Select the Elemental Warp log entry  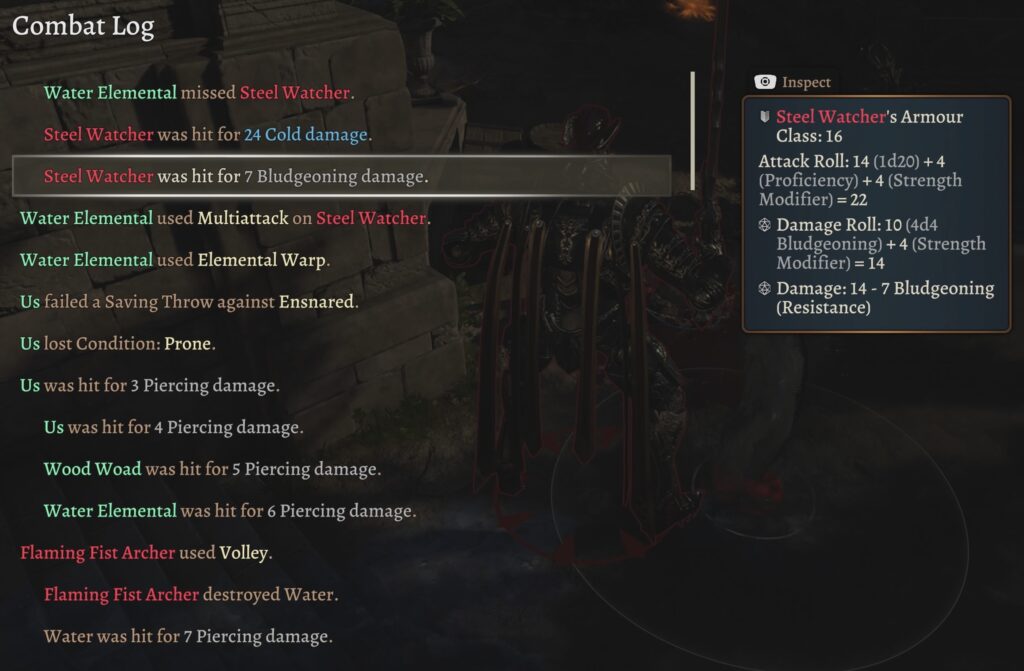pos(175,260)
